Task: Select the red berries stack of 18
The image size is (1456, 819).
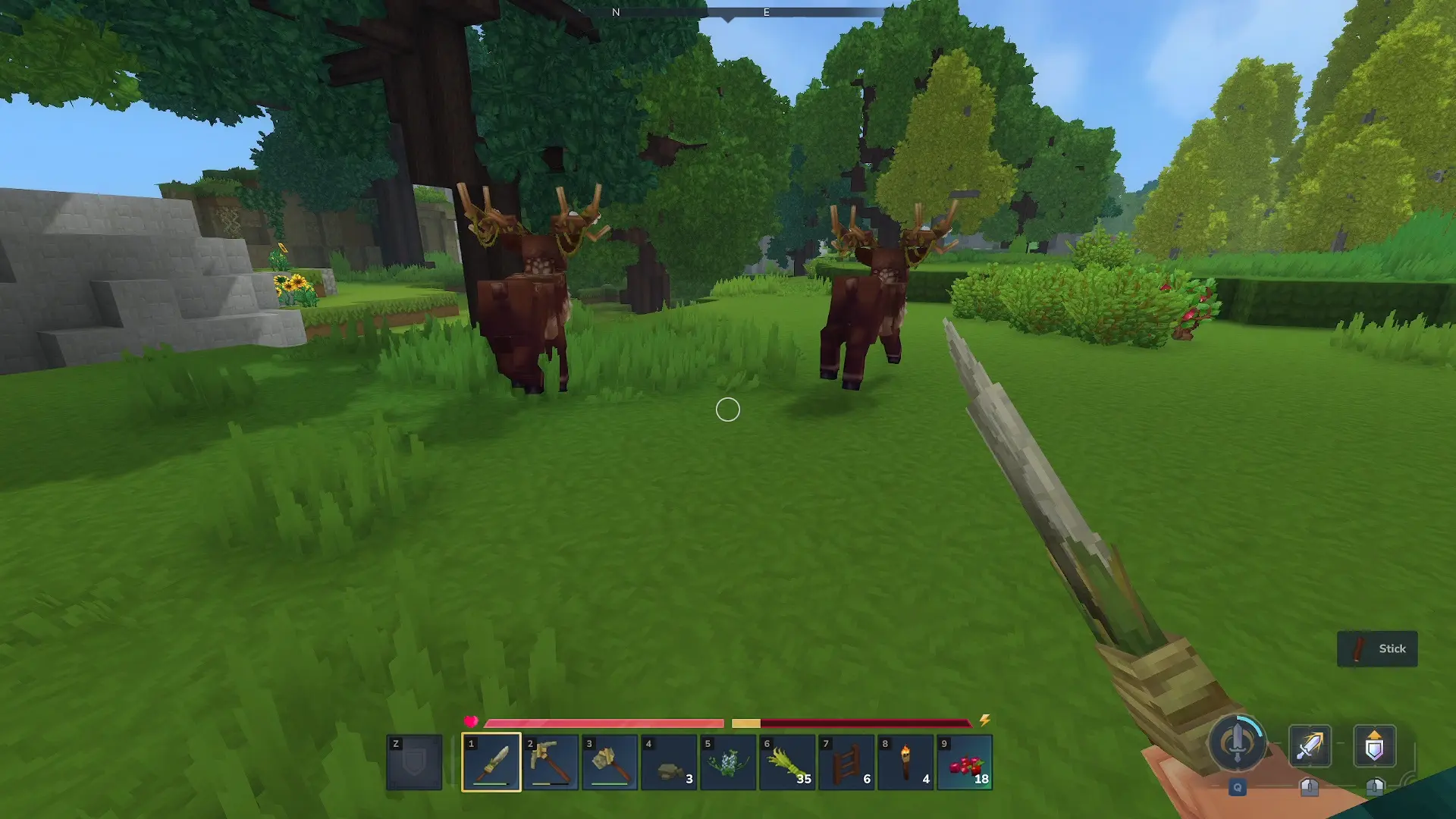Action: click(x=965, y=762)
